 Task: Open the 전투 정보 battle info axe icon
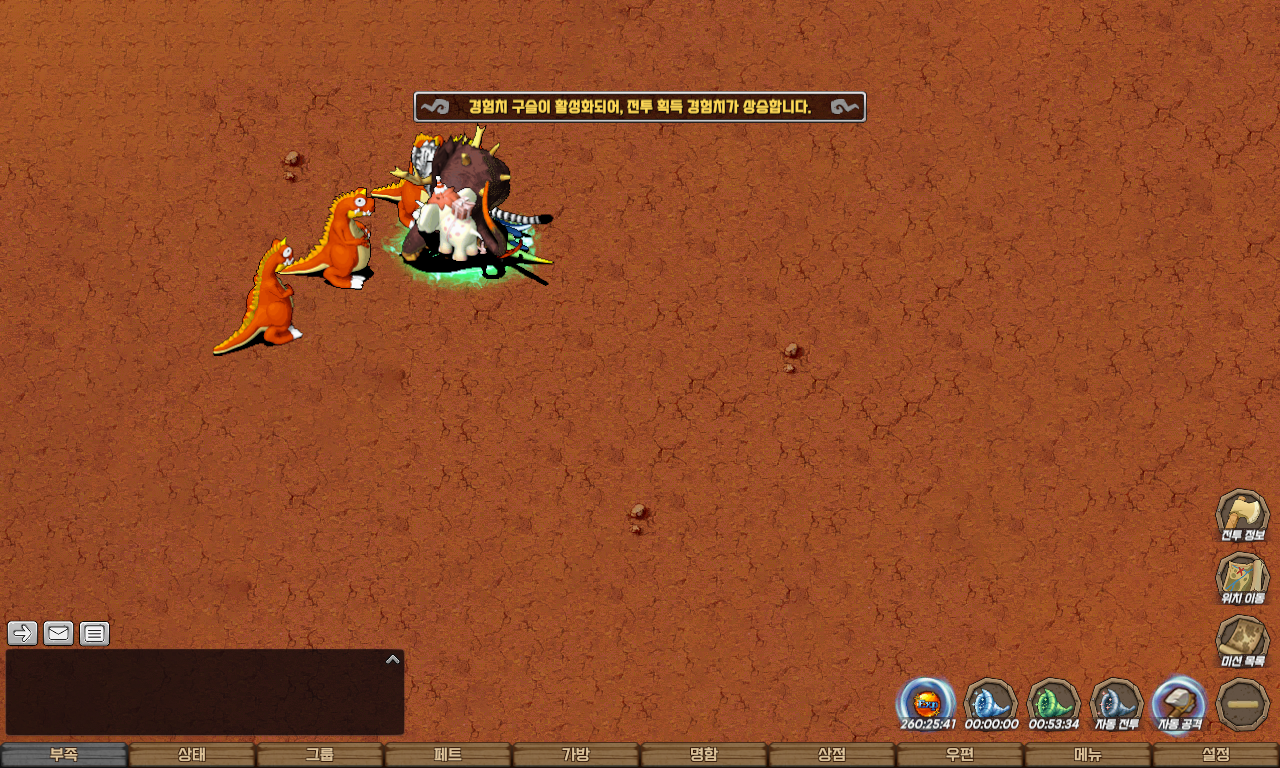(1242, 515)
